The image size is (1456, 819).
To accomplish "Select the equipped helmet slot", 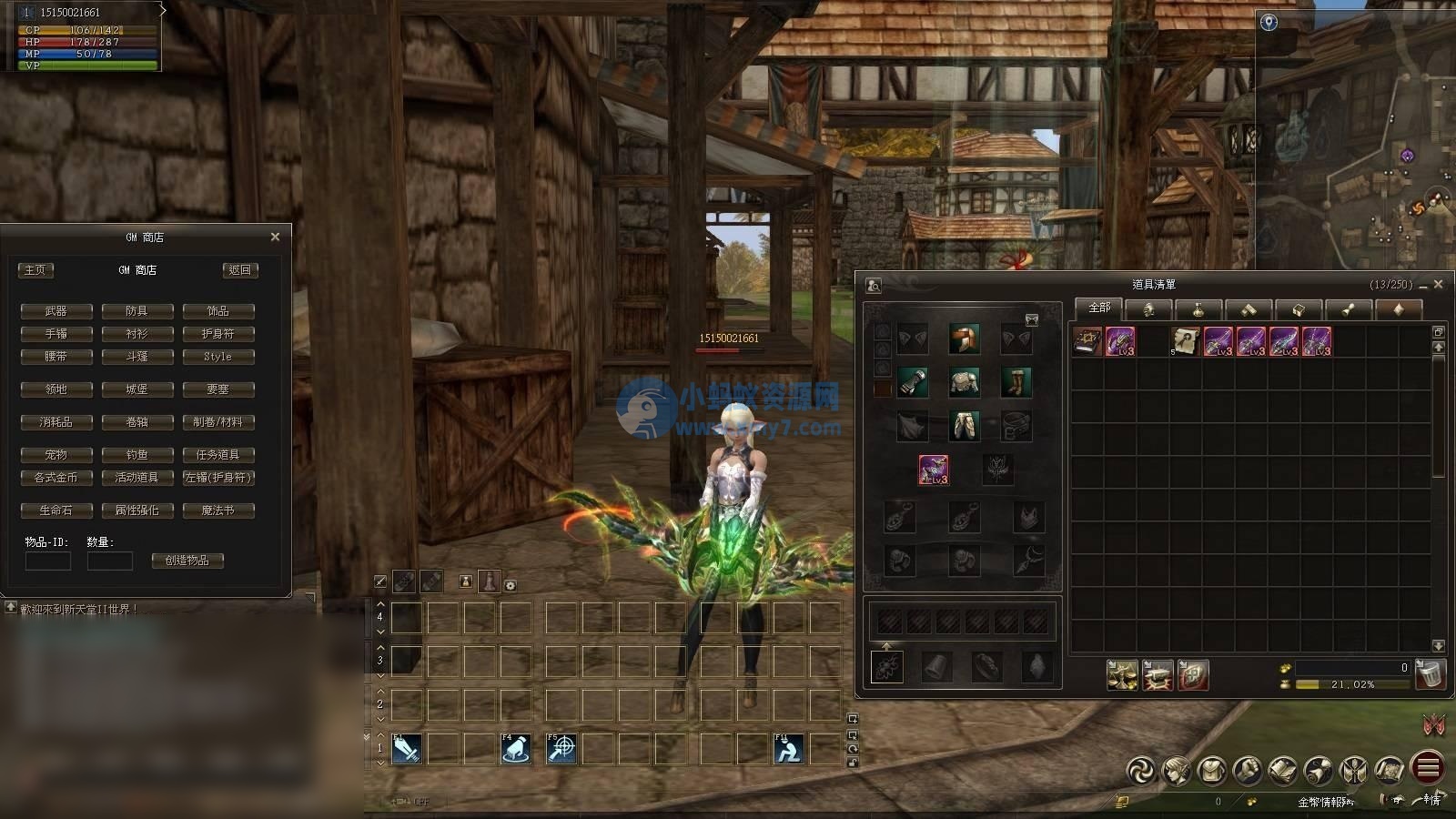I will coord(964,339).
